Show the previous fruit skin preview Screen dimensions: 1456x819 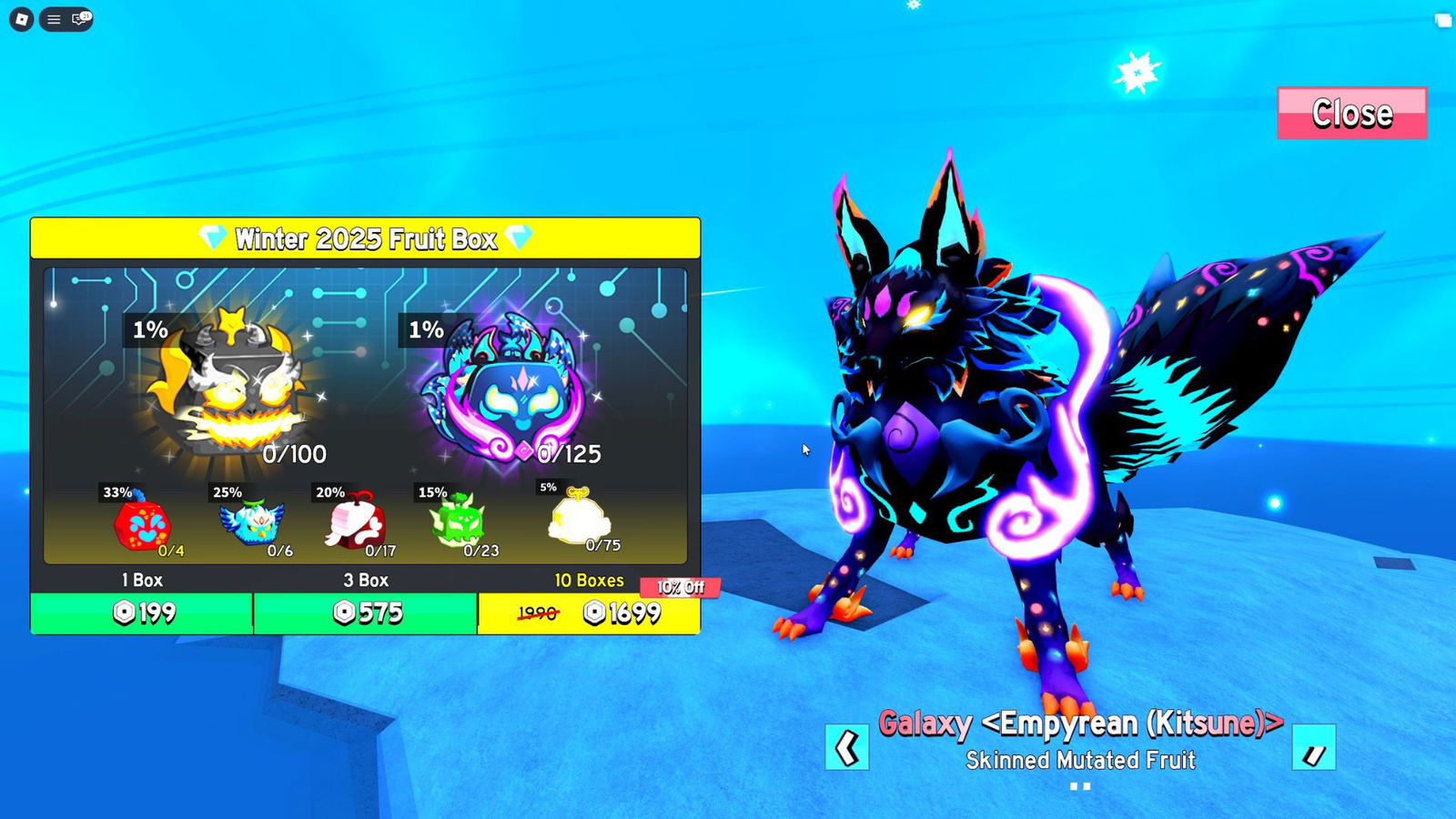tap(846, 748)
